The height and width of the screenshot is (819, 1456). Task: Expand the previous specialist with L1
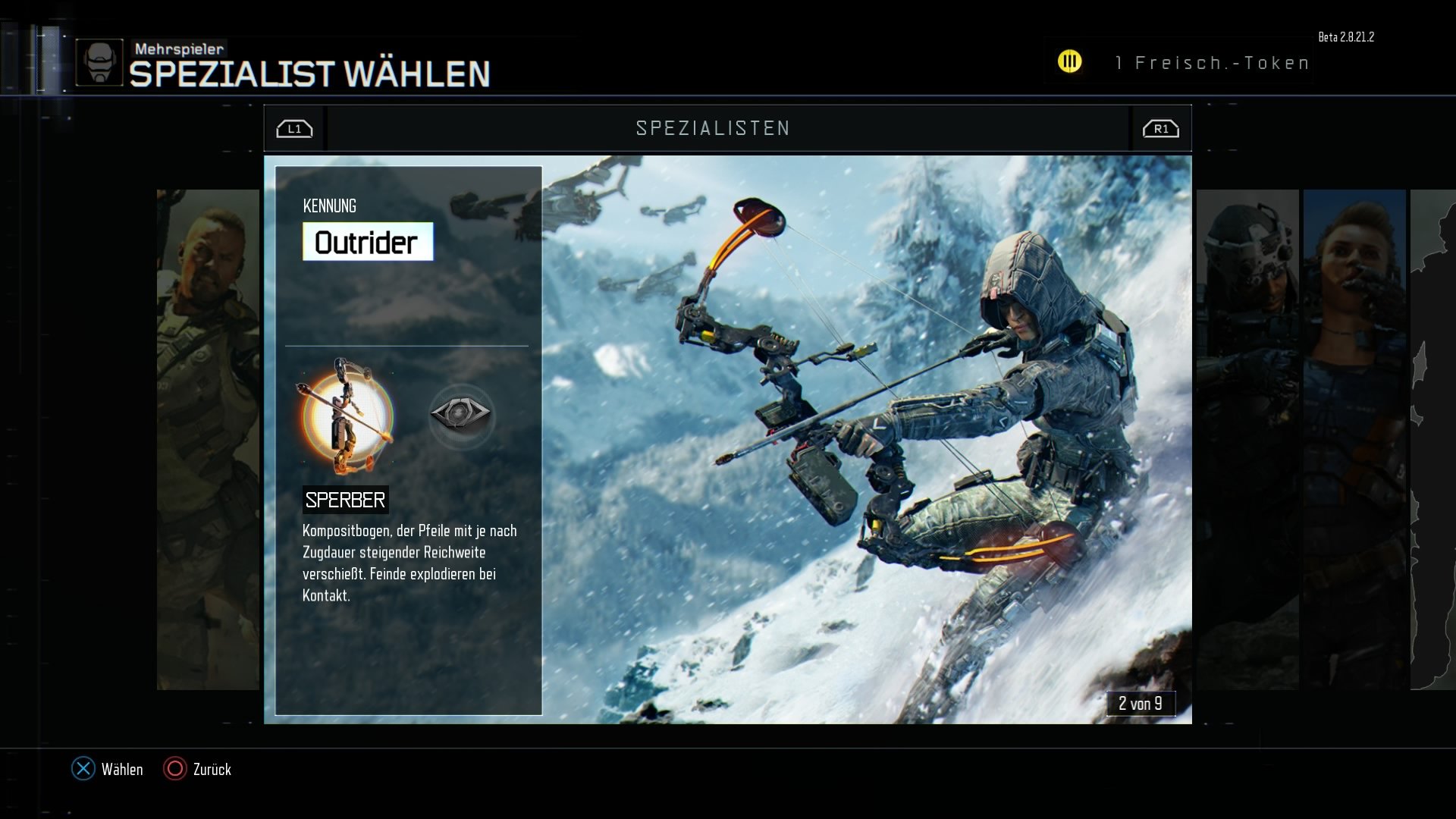tap(294, 128)
